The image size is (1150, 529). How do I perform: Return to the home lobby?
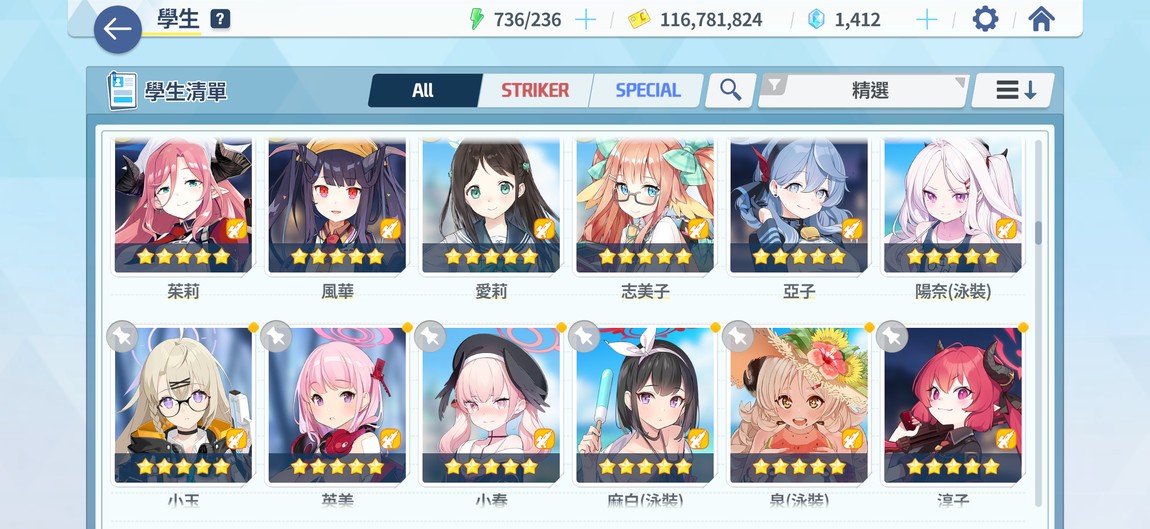tap(1041, 19)
